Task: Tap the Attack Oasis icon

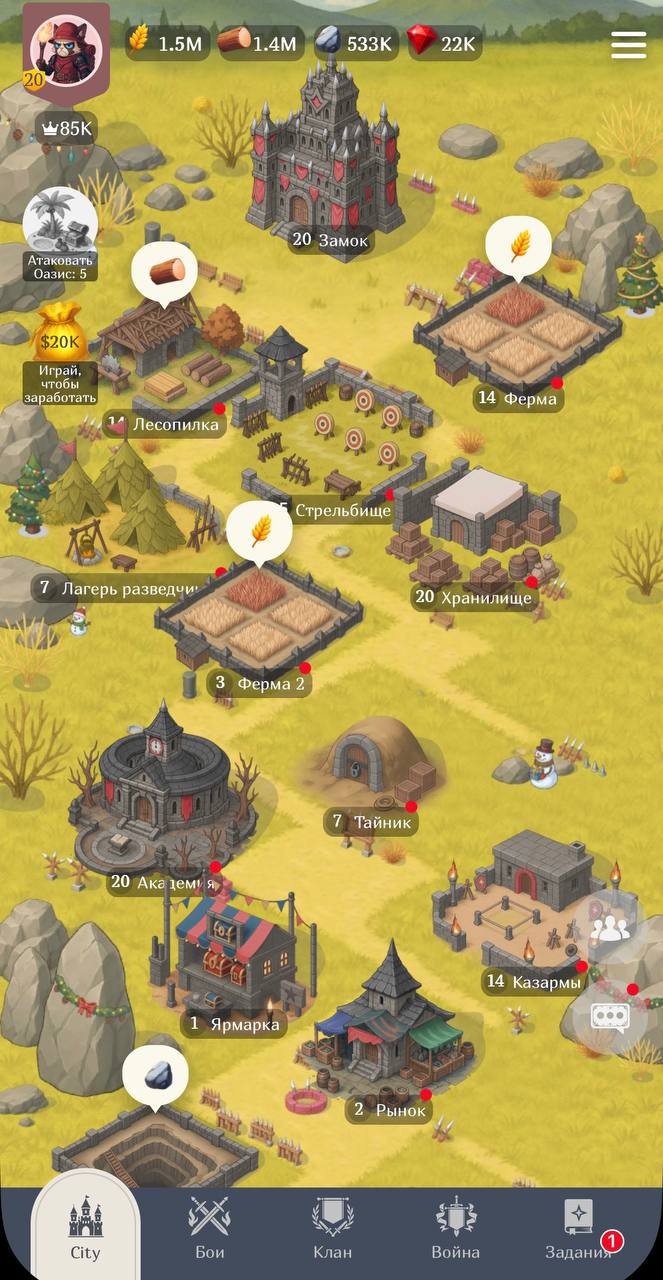Action: coord(60,226)
